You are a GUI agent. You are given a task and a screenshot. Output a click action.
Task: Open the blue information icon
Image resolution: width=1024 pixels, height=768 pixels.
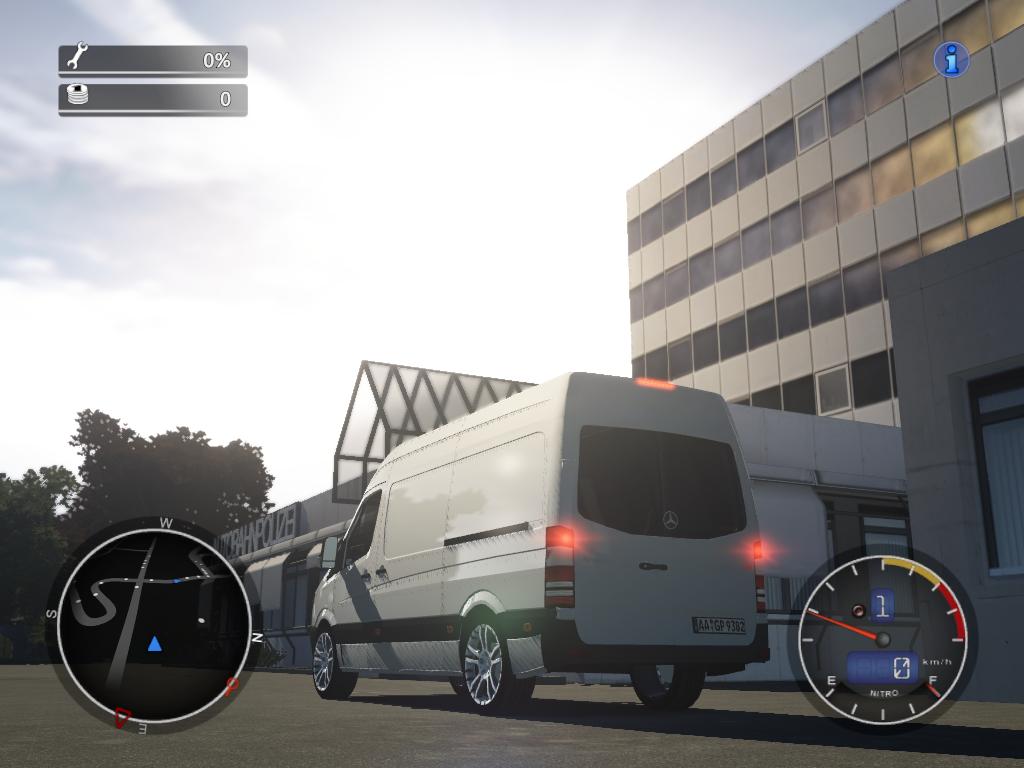[x=951, y=60]
